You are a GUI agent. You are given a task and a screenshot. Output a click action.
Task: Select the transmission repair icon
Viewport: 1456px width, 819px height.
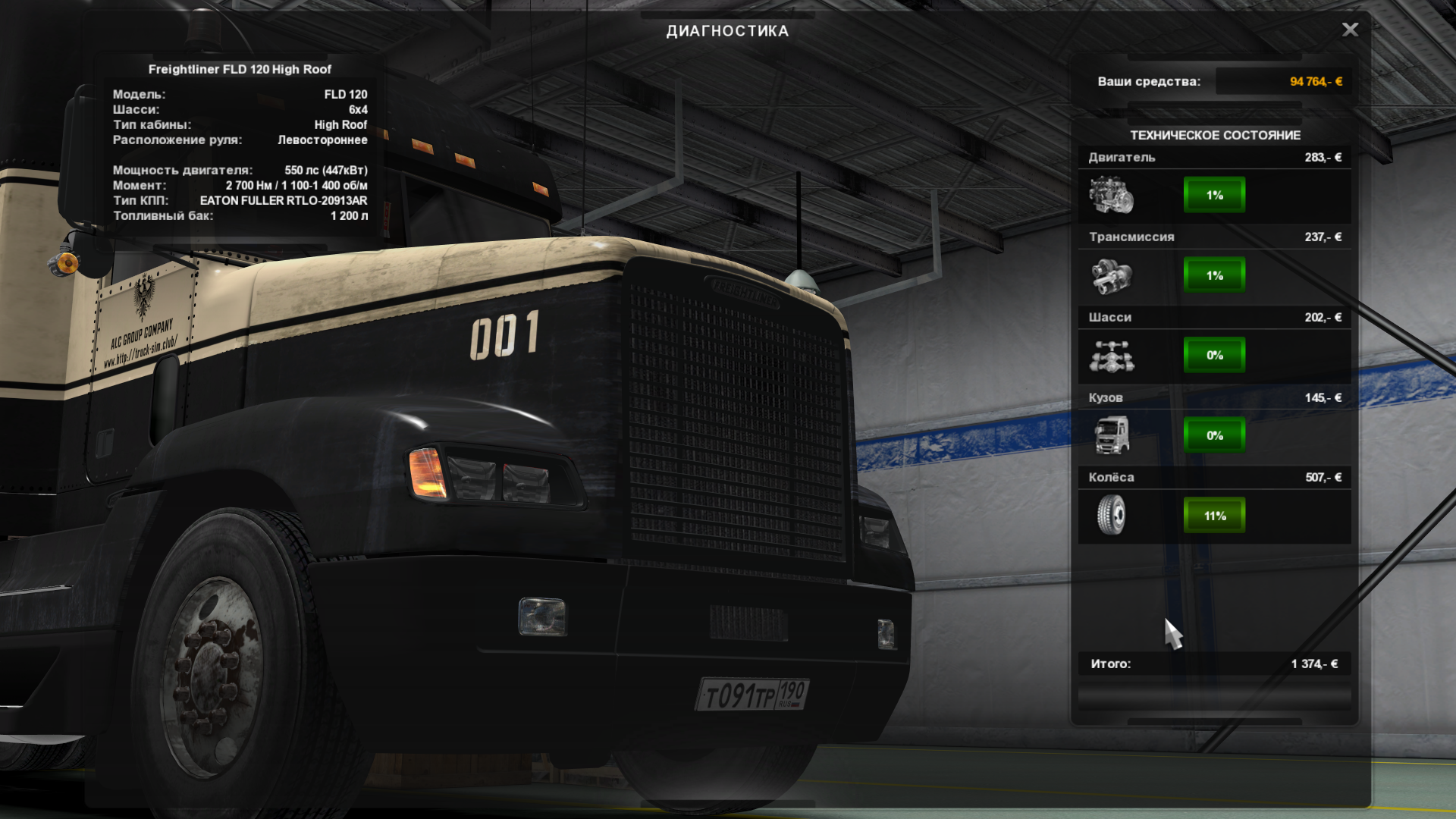[1111, 275]
